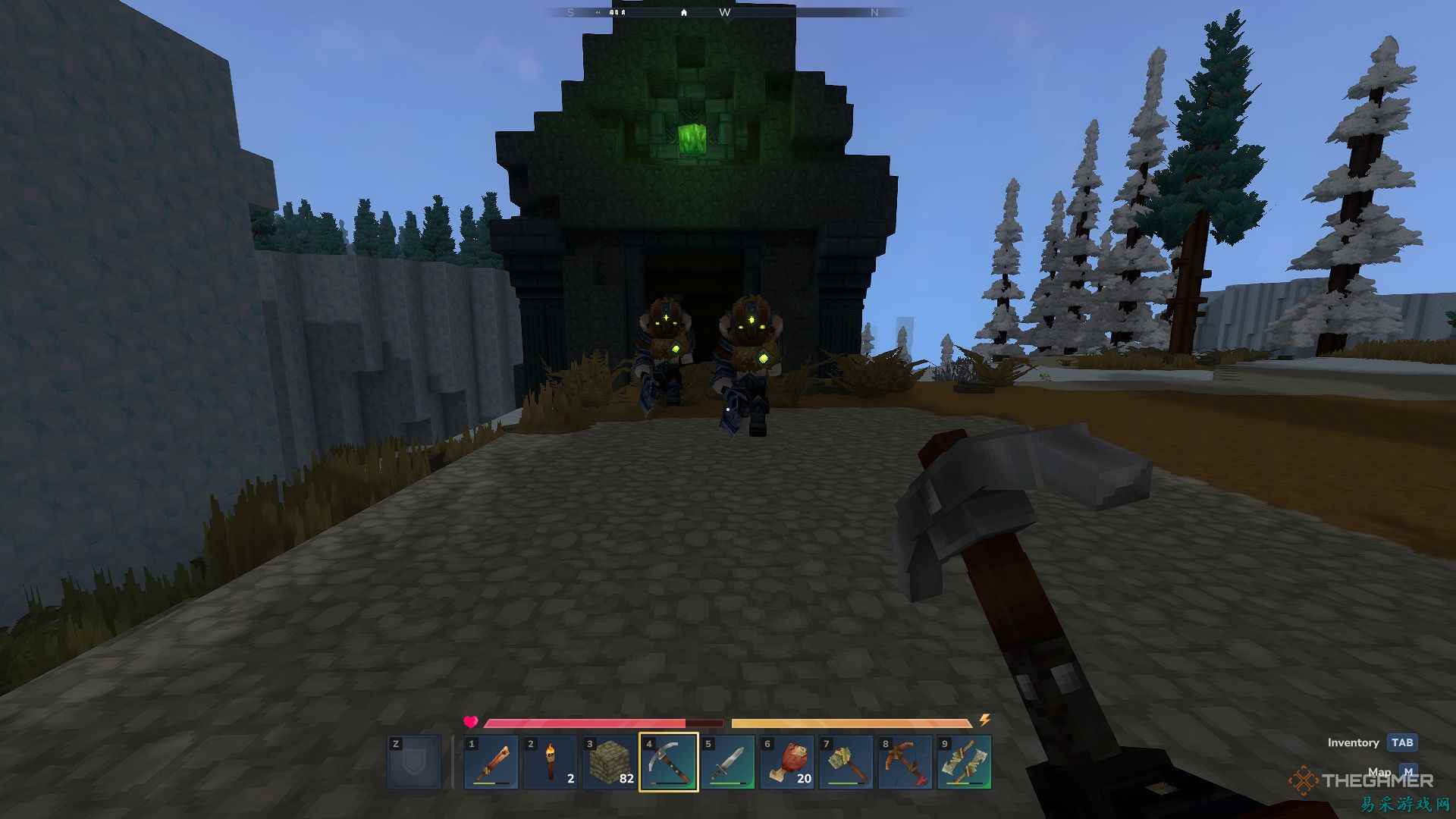Click the heart icon beside the health bar
1456x819 pixels.
point(470,723)
